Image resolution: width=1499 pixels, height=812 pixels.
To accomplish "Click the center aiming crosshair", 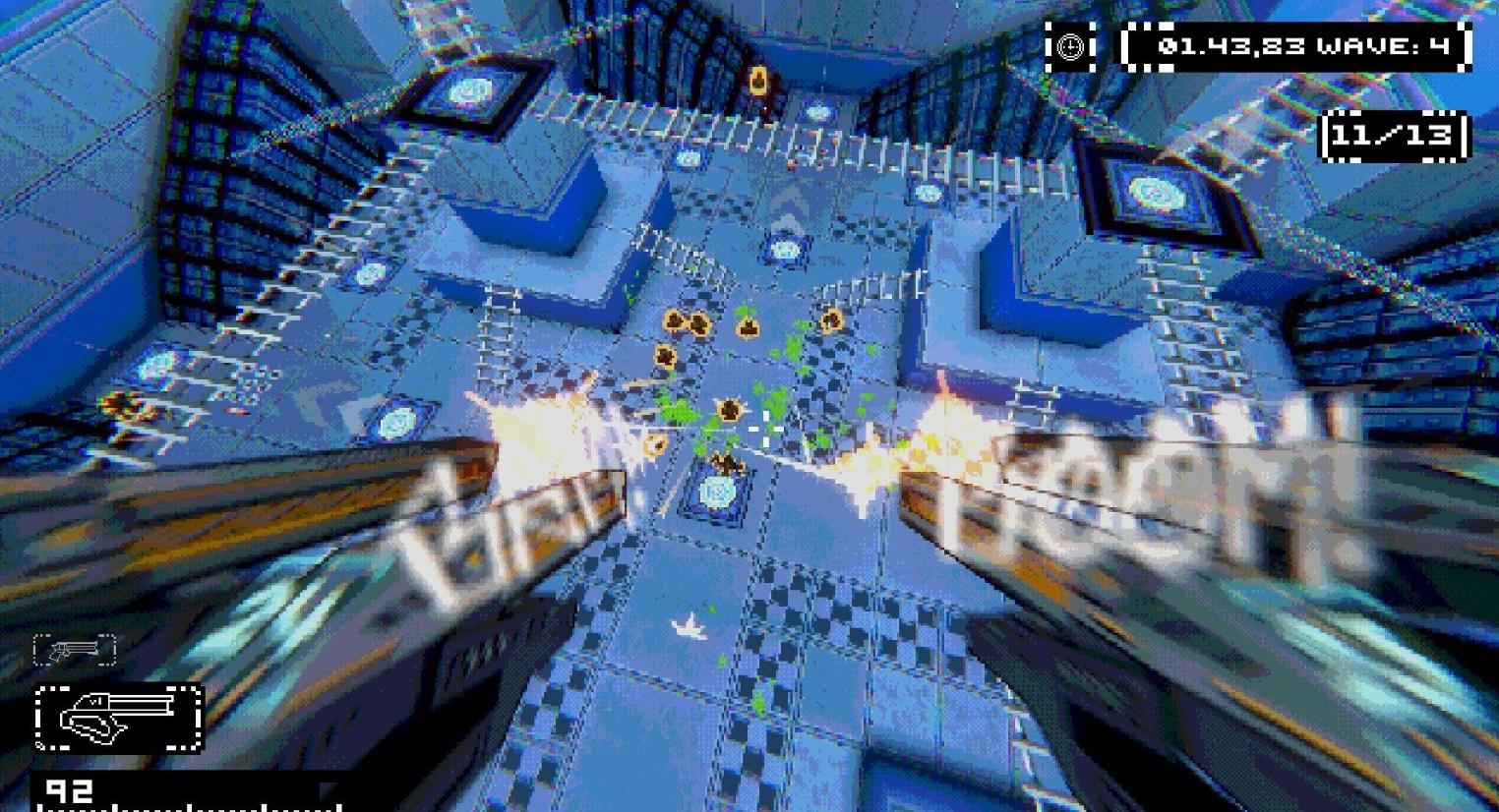I will pos(766,429).
